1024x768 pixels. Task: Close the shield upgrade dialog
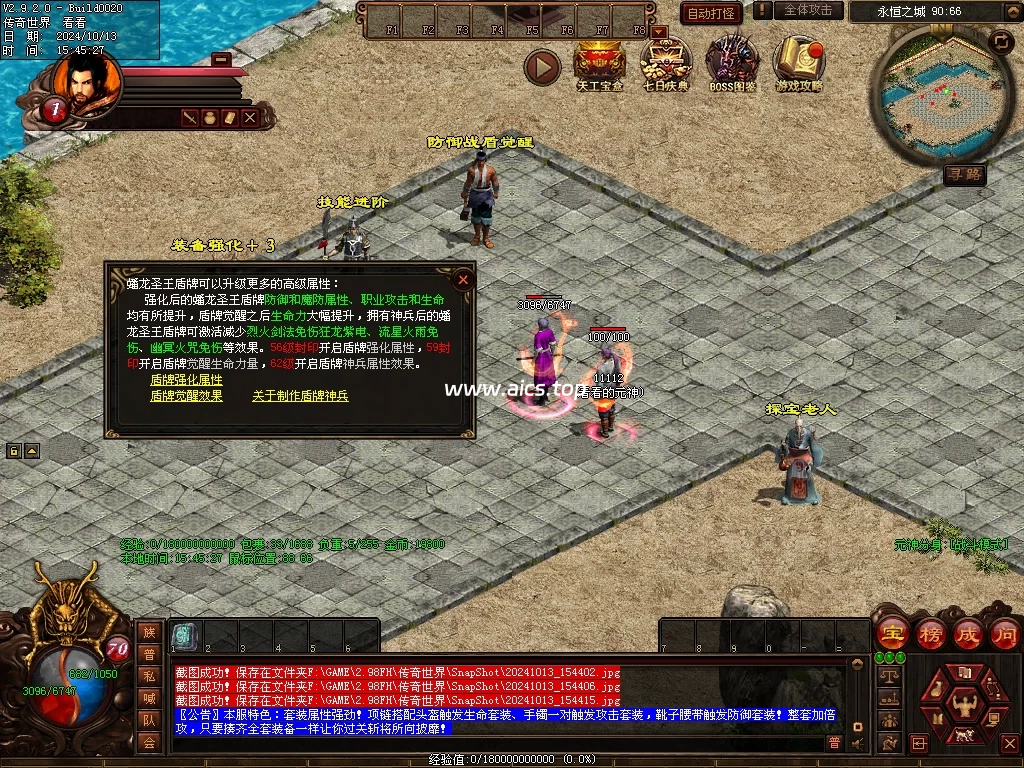coord(462,280)
